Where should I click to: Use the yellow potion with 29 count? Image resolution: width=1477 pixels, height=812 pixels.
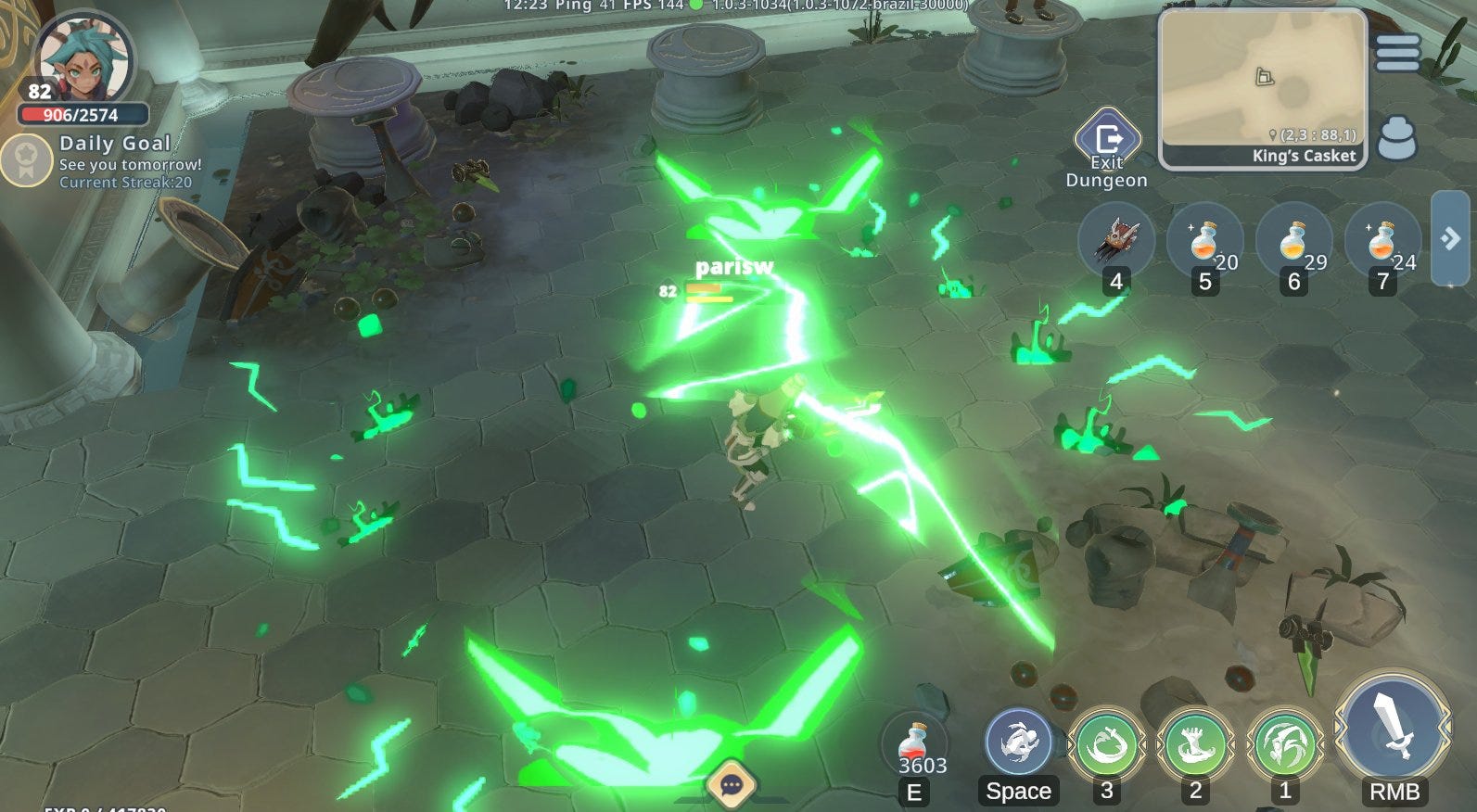[x=1293, y=240]
